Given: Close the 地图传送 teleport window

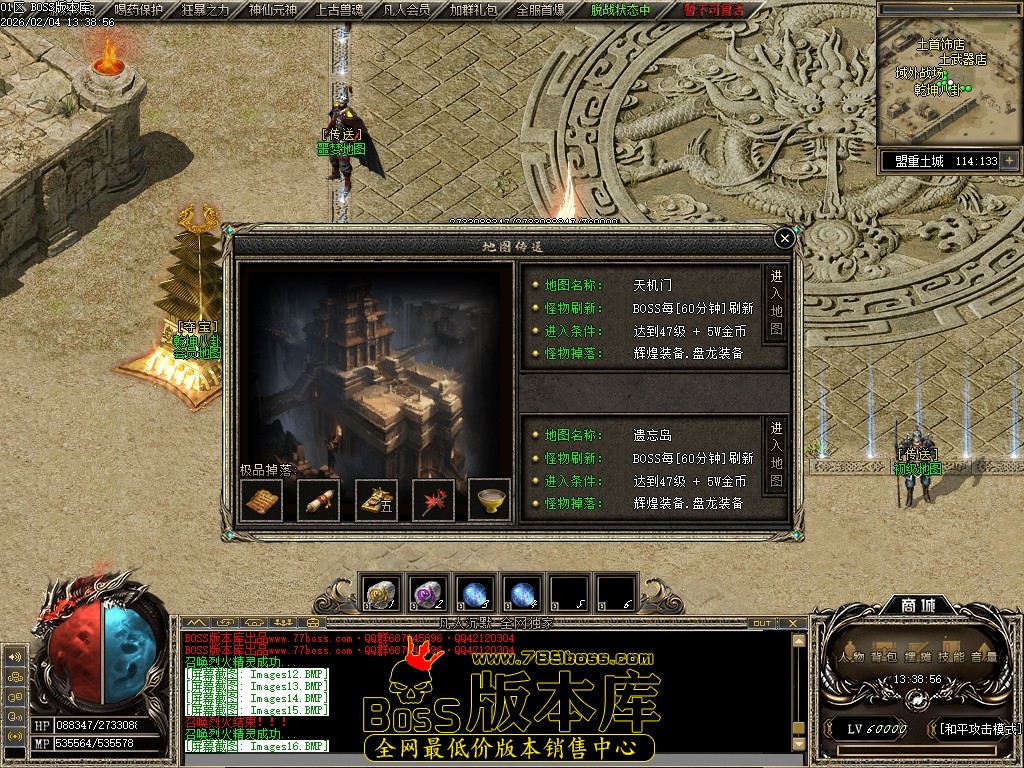Looking at the screenshot, I should (785, 238).
